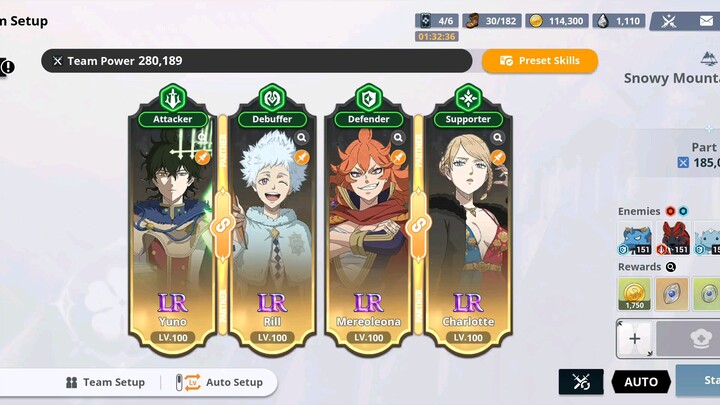Image resolution: width=720 pixels, height=405 pixels.
Task: Toggle the AUTO battle button
Action: tap(641, 381)
